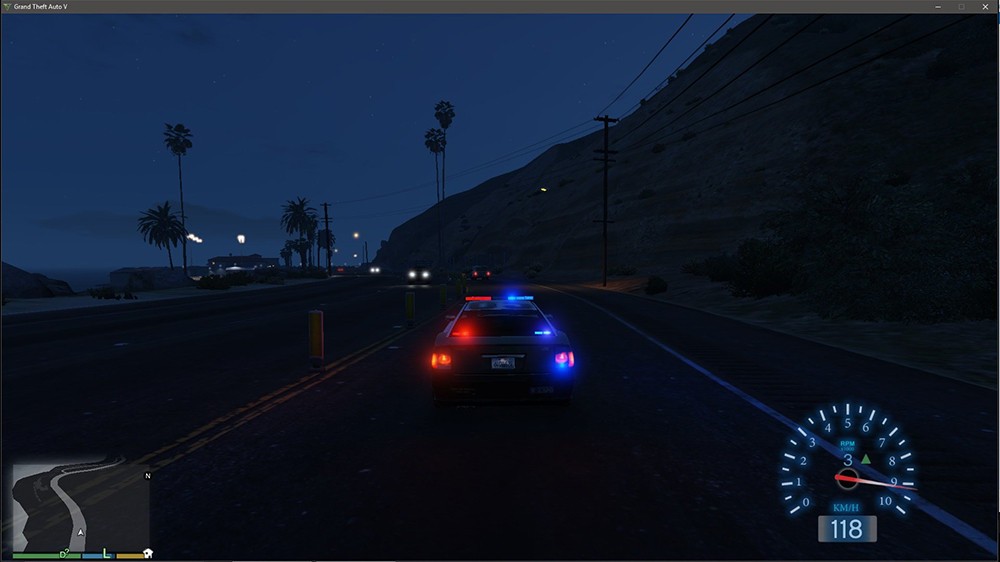Select the white house safehouse blip

point(148,553)
